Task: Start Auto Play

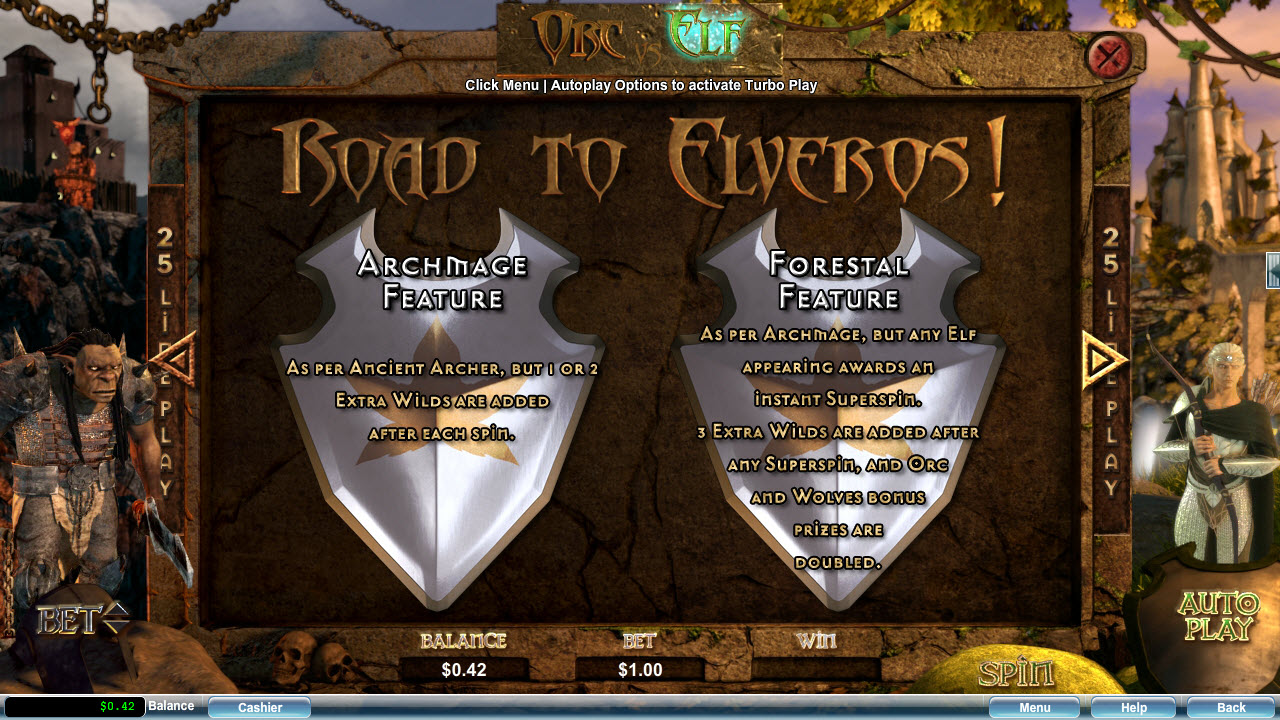Action: 1218,616
